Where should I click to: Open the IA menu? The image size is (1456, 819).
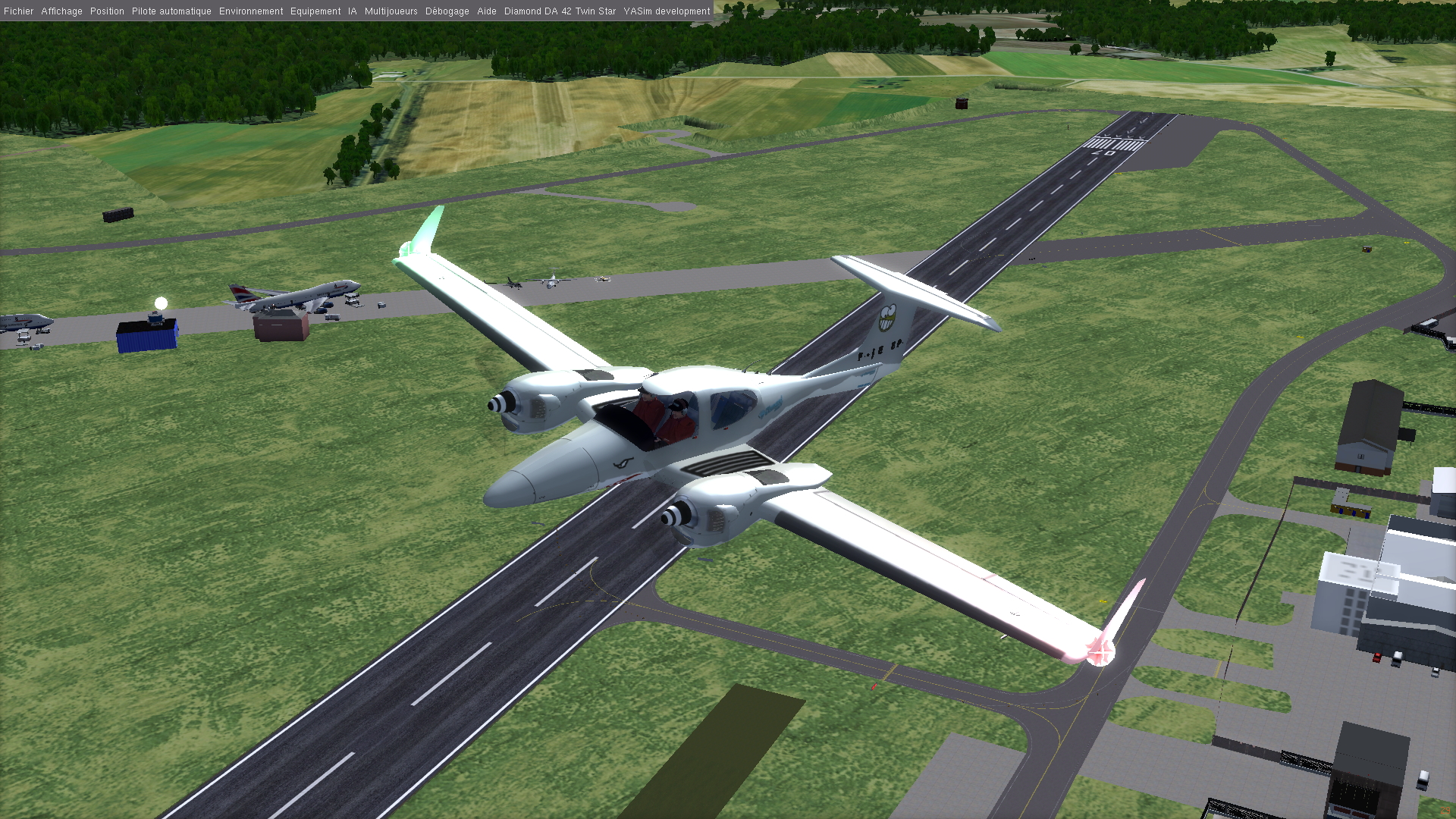(353, 11)
